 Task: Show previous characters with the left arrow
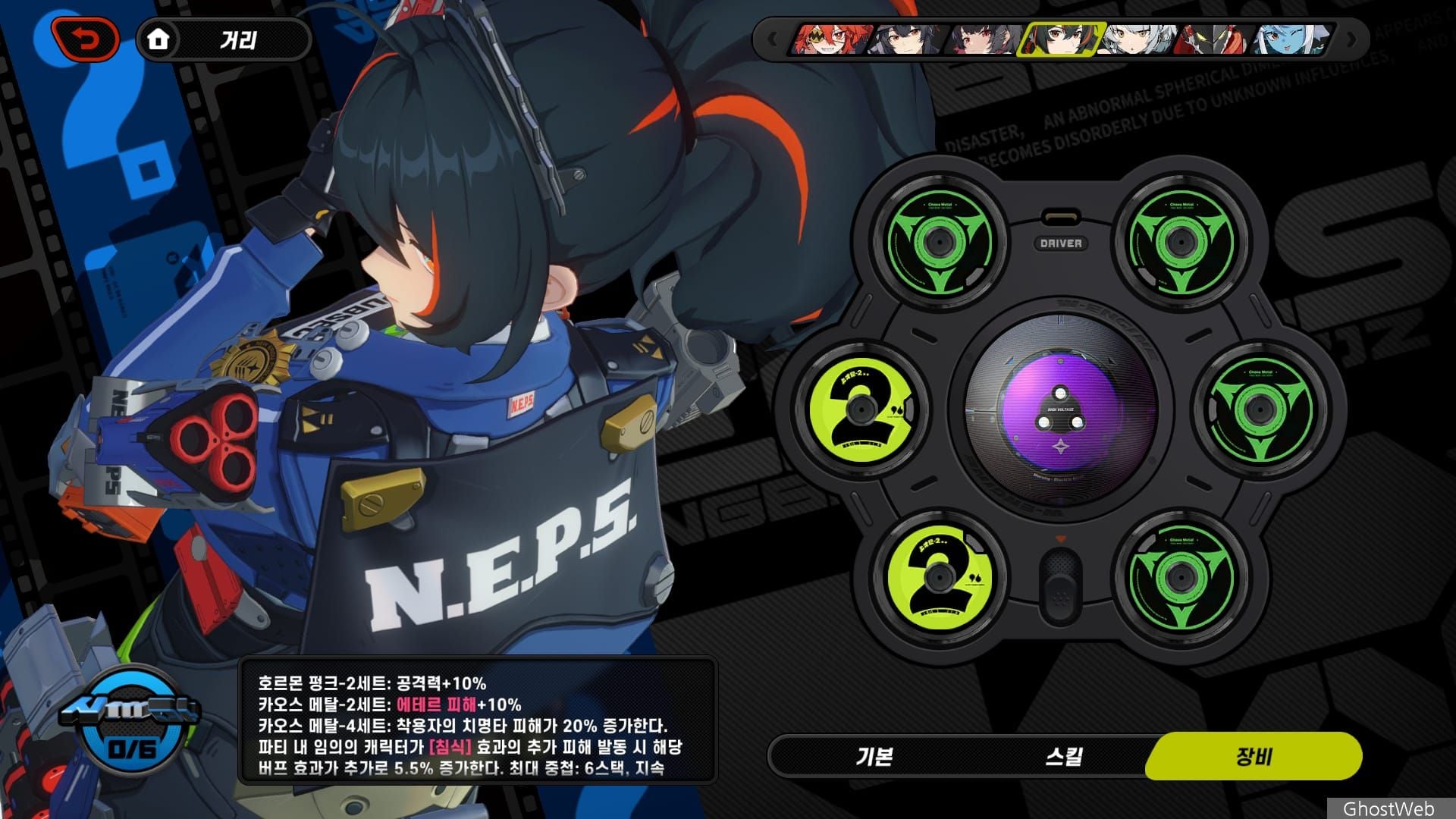coord(773,39)
